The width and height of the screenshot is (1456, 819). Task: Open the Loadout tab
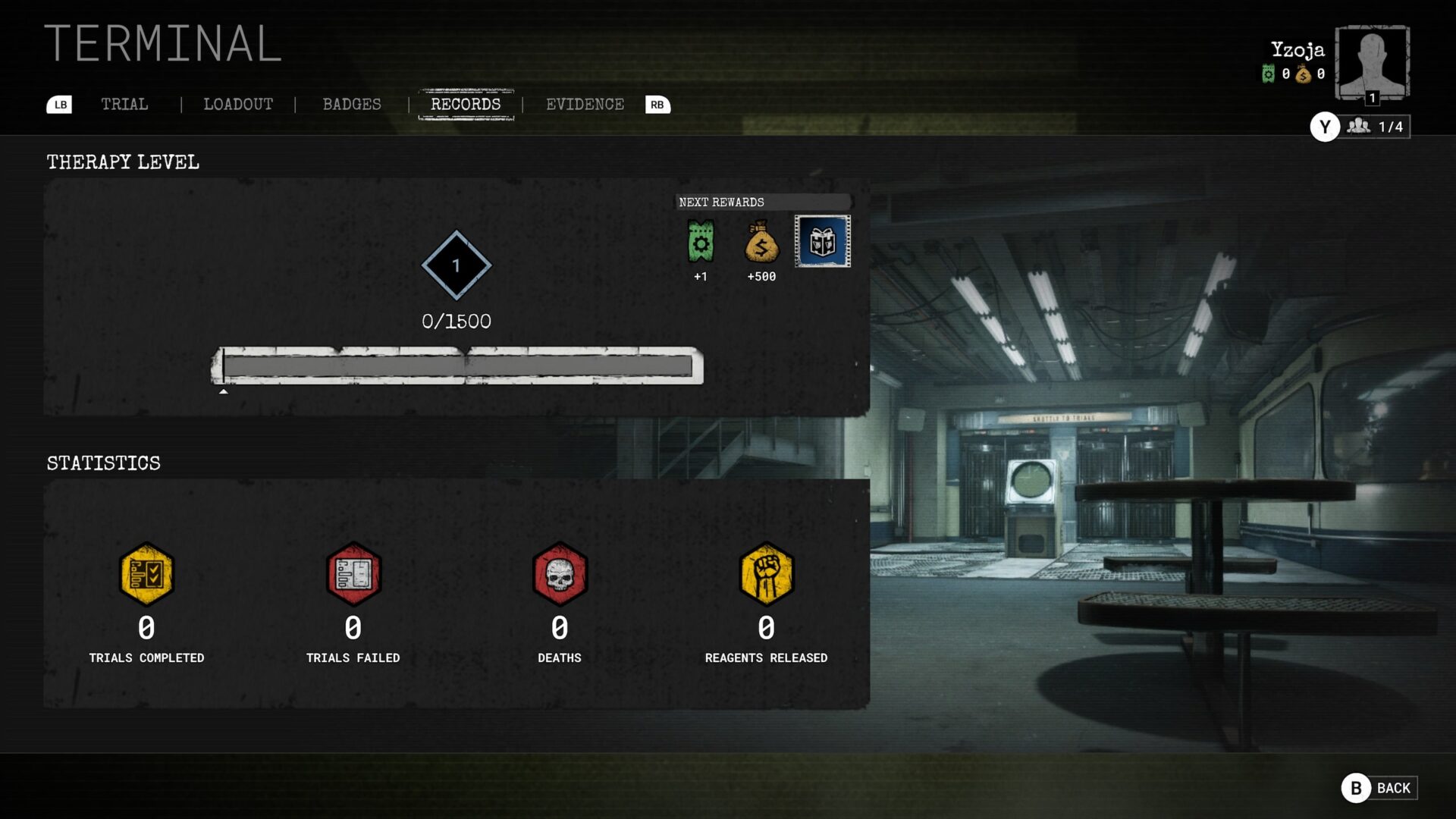(x=238, y=105)
